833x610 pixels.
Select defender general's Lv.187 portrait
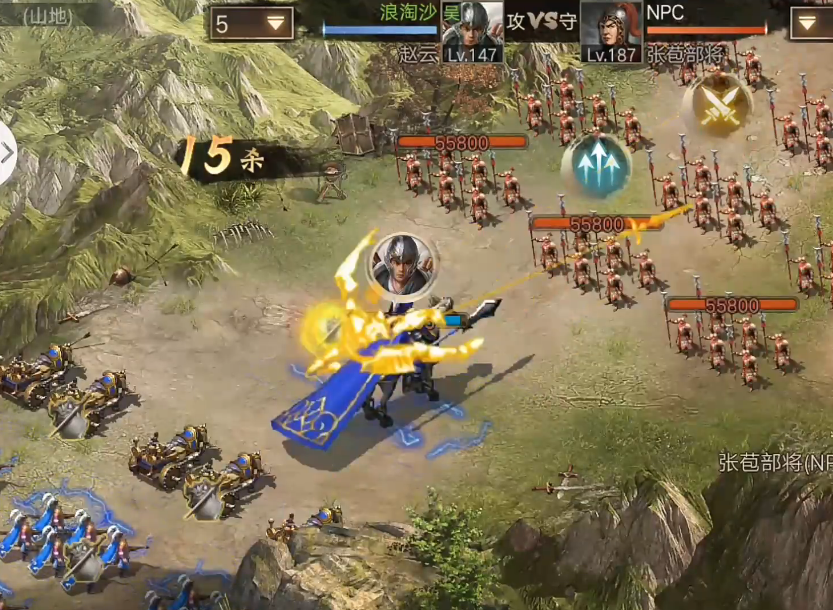[x=611, y=30]
